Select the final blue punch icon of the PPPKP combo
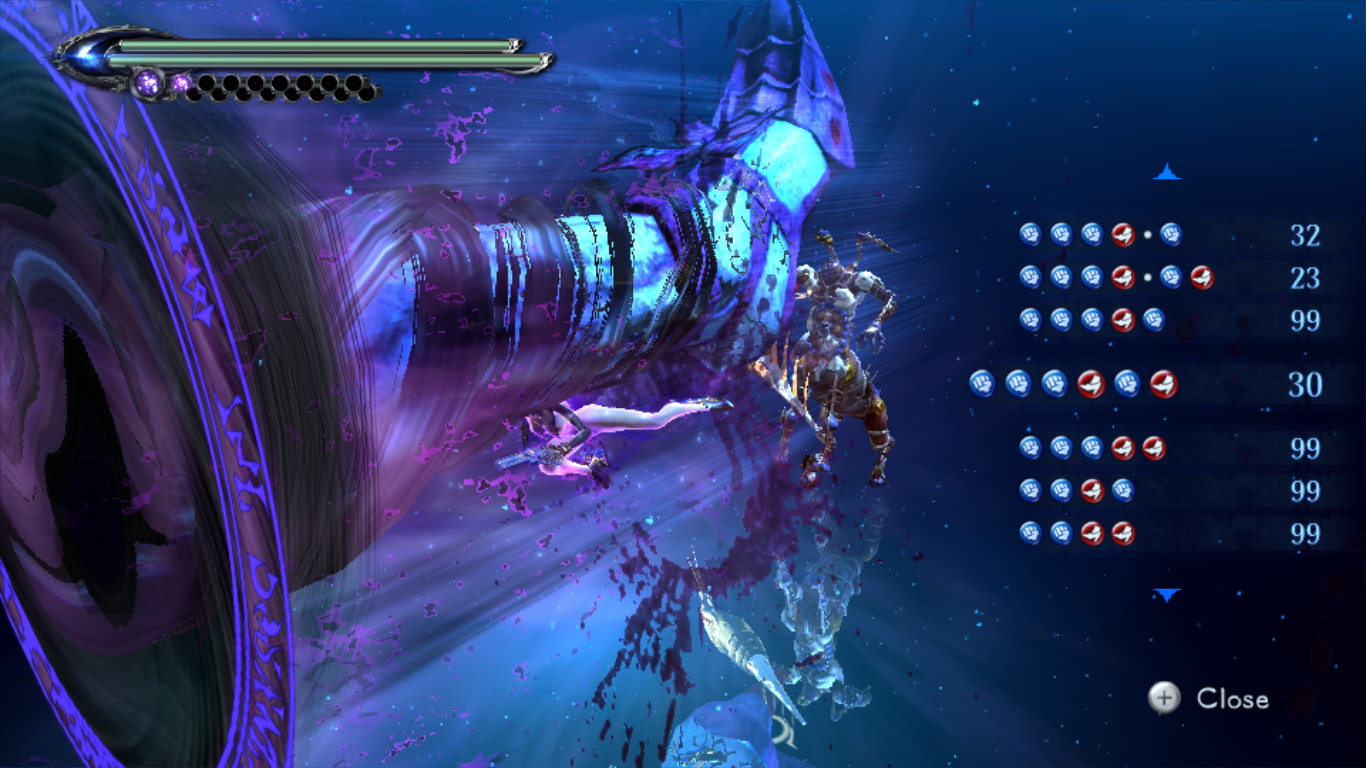 (1154, 318)
